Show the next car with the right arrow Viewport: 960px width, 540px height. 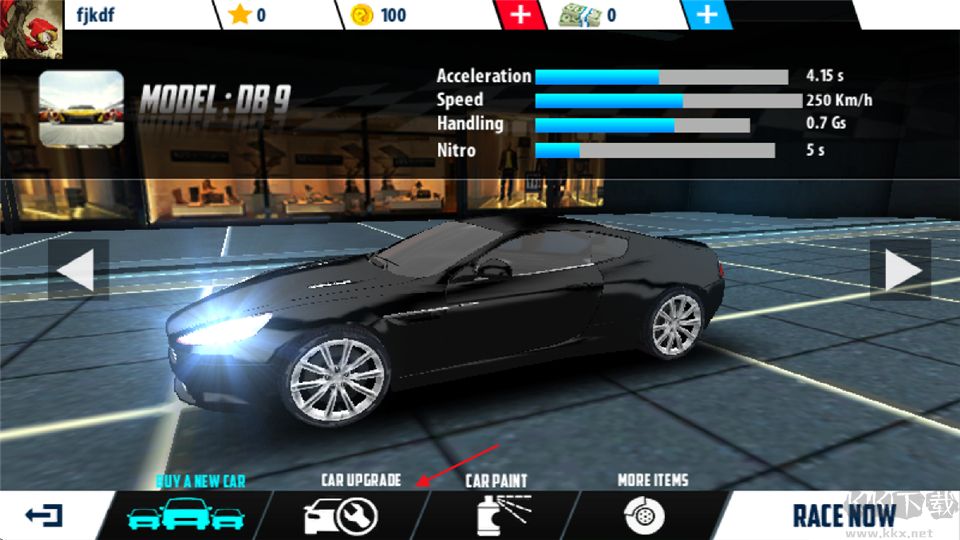click(901, 269)
